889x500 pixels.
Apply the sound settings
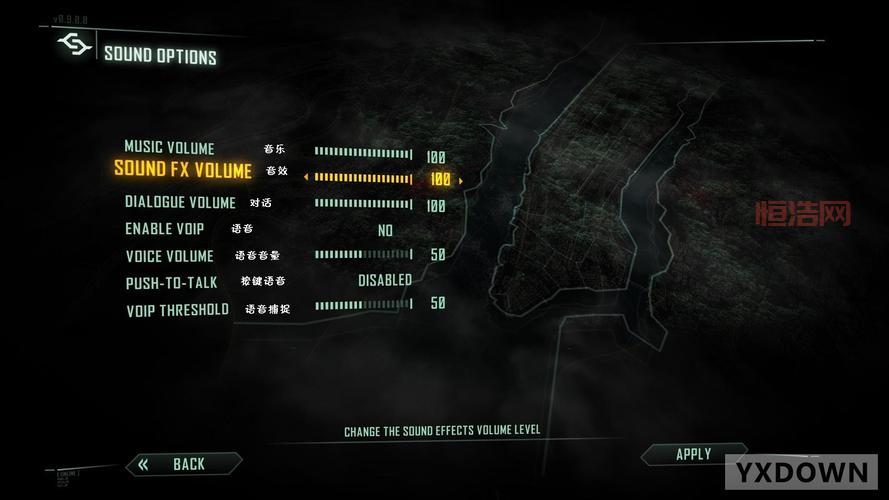click(693, 454)
